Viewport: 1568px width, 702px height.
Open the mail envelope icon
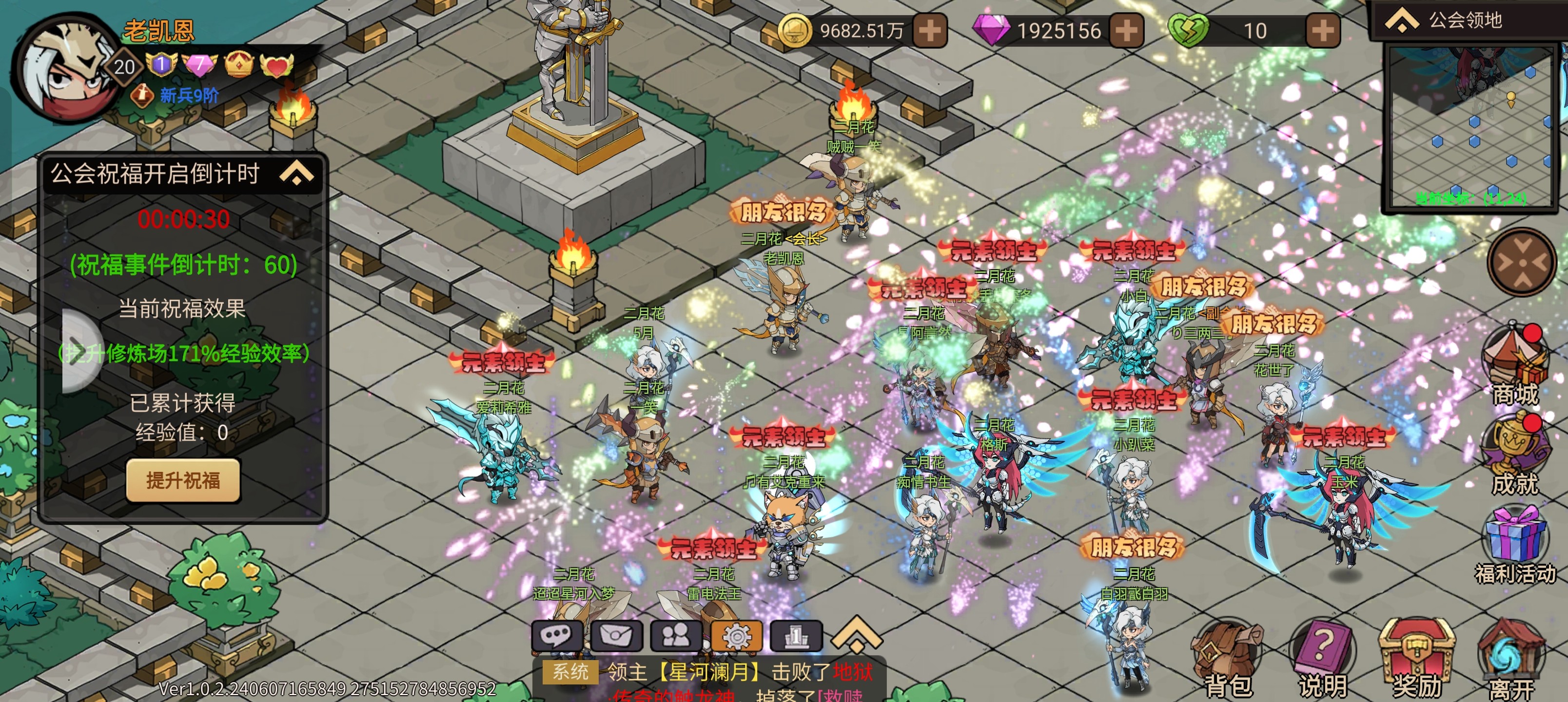point(617,636)
